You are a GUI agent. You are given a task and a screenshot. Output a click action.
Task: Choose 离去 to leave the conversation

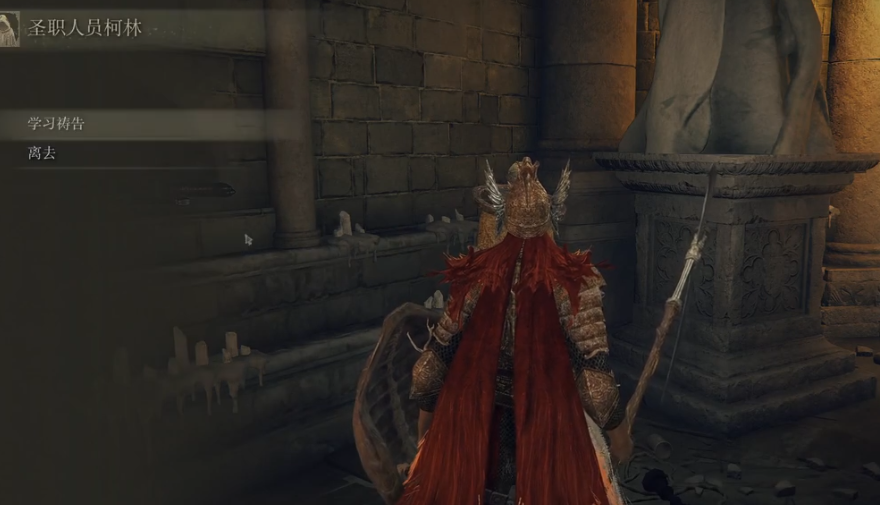pos(42,154)
